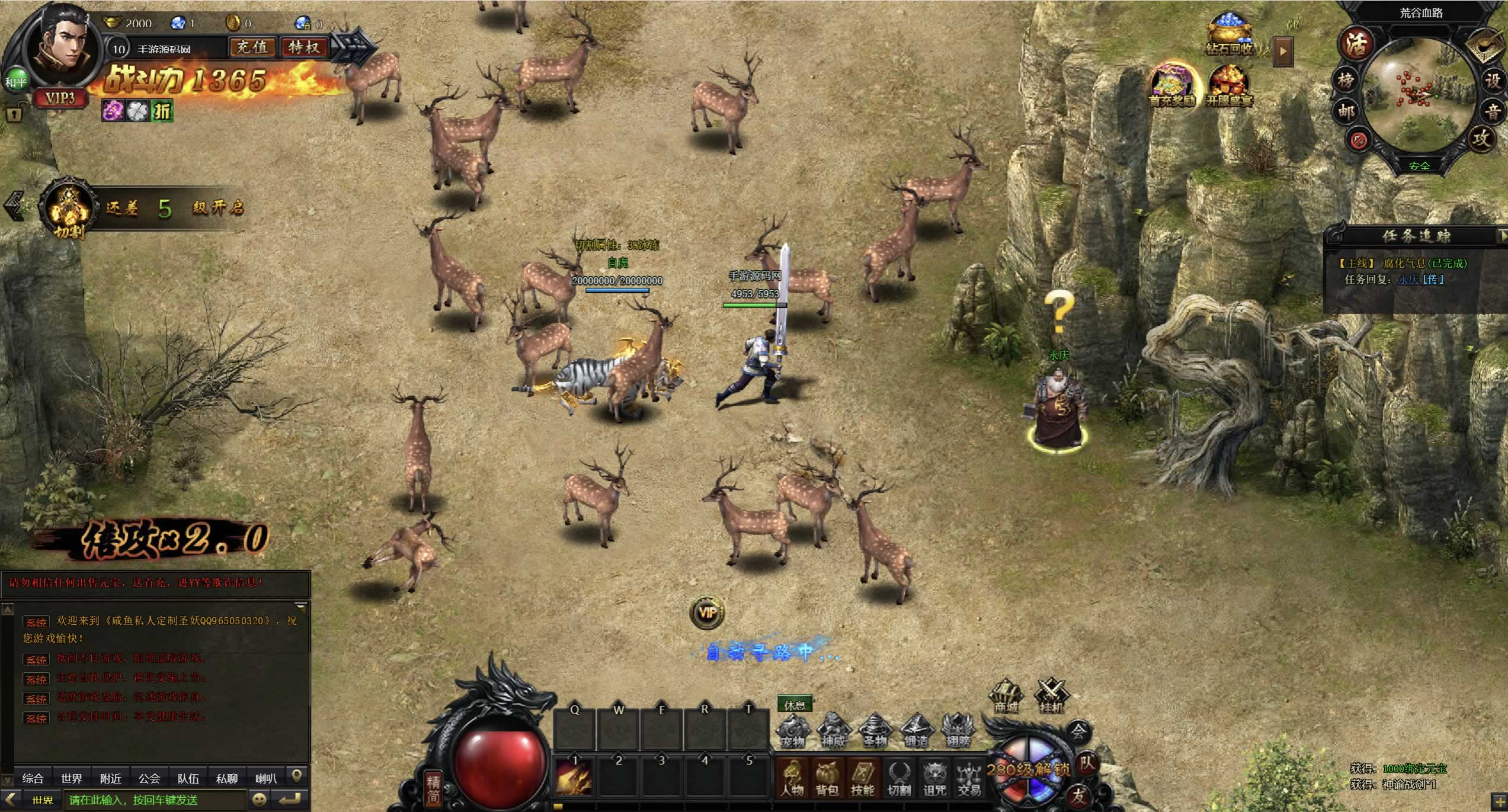
Task: Open the 商城 shop
Action: point(1006,697)
